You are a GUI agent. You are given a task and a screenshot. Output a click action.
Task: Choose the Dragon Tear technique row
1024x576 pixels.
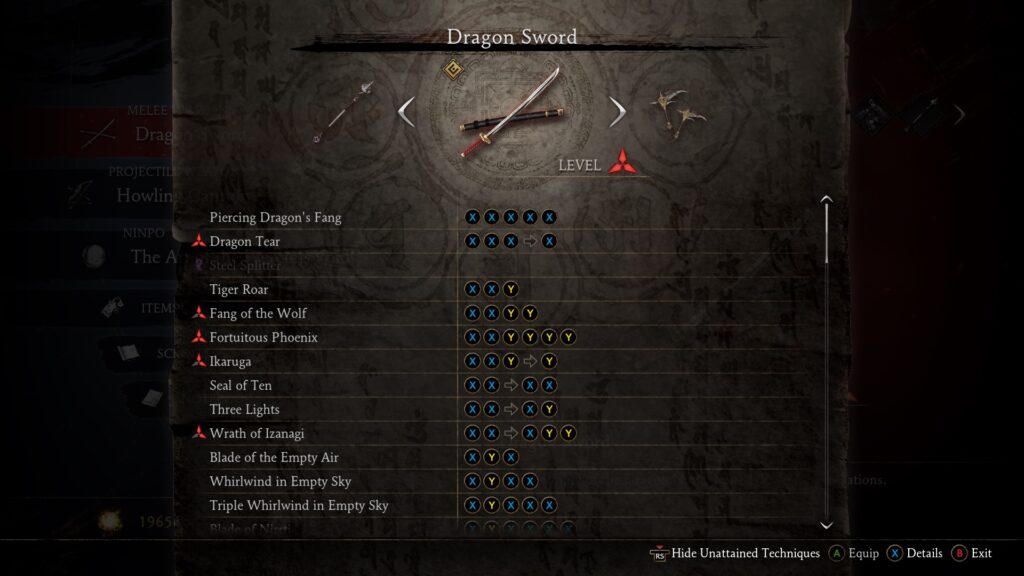245,241
